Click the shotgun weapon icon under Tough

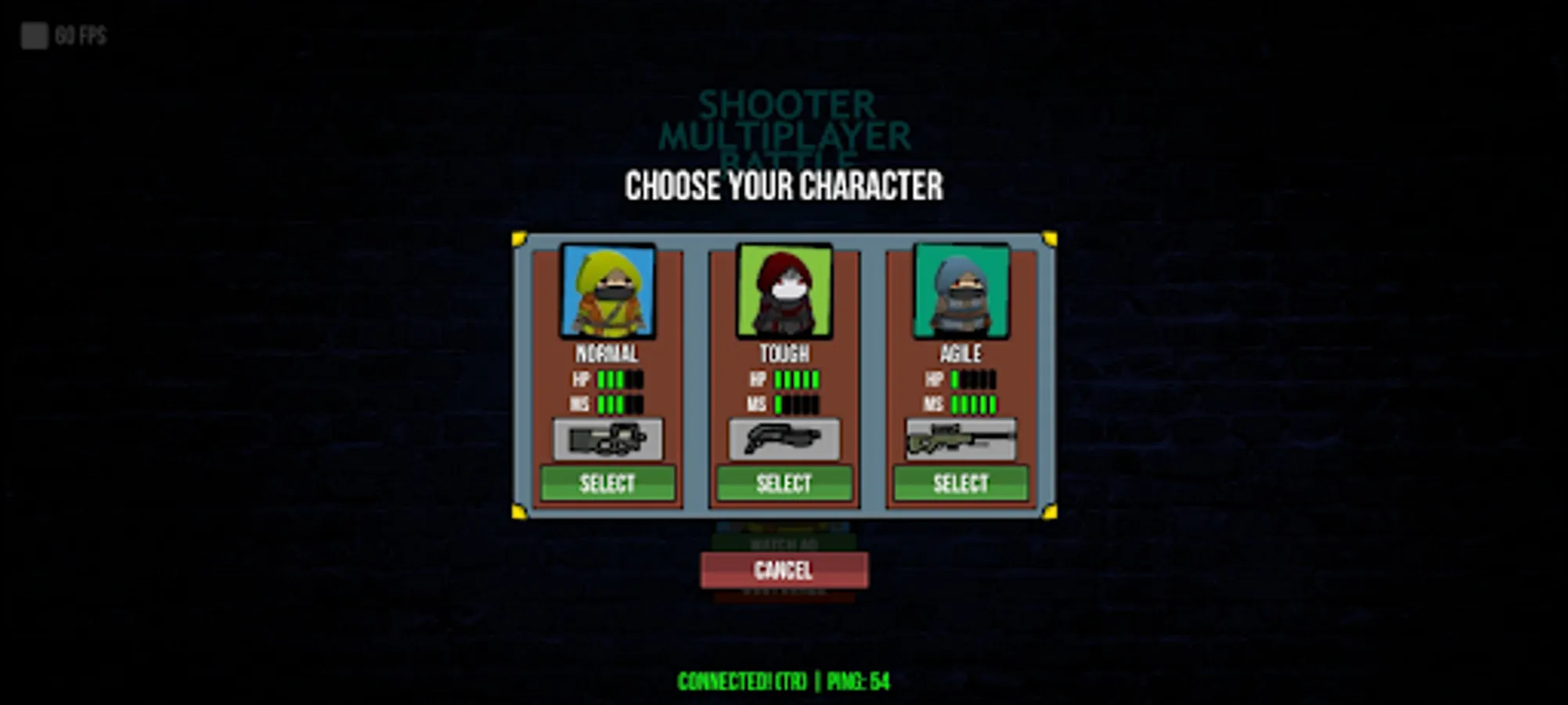[x=784, y=439]
